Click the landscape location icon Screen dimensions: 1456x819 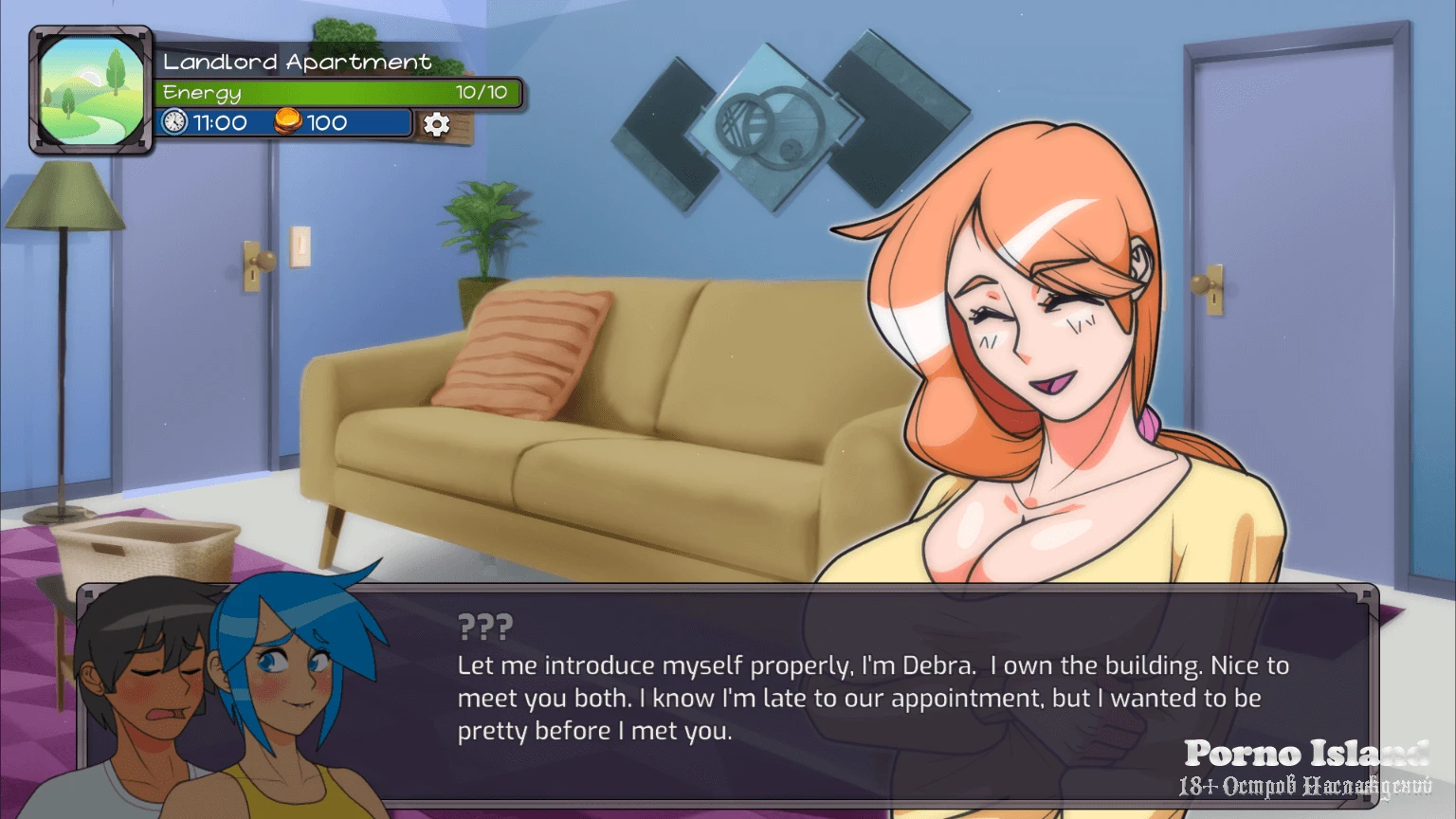click(91, 90)
